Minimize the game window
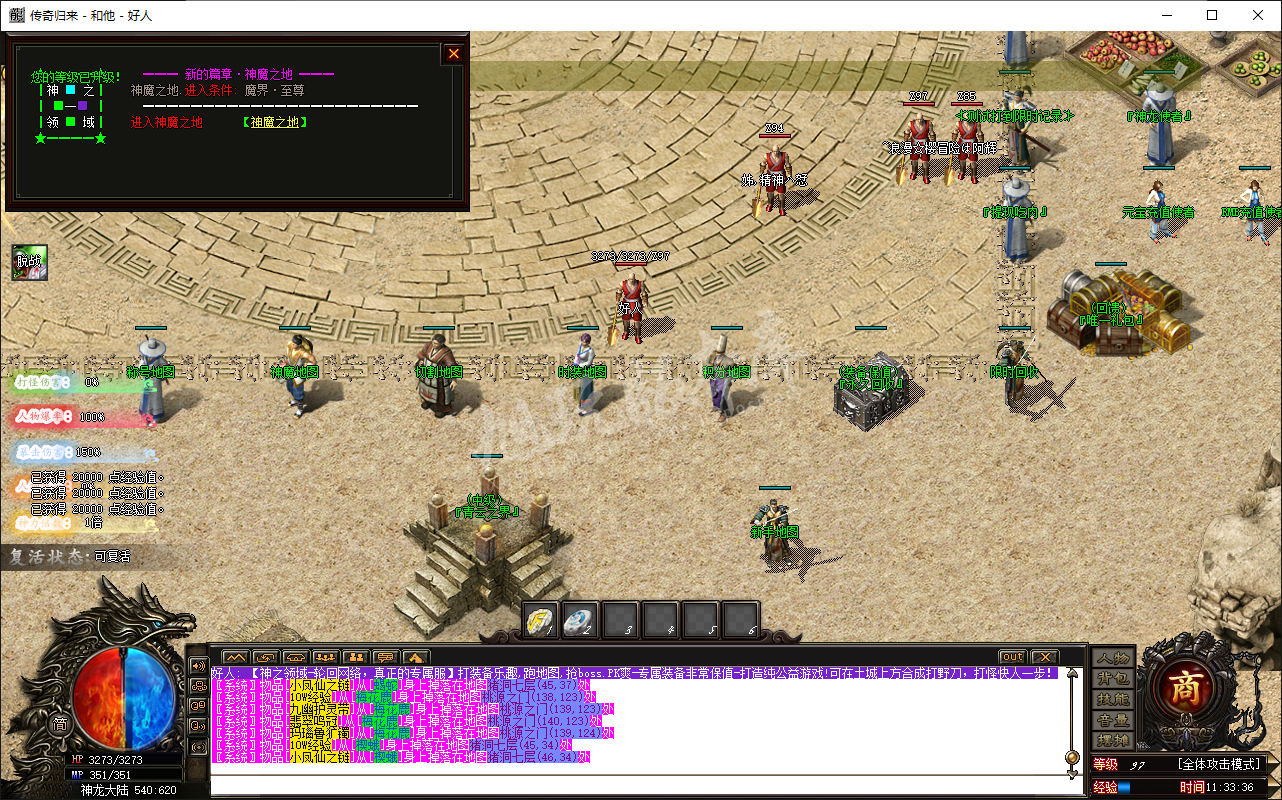1282x800 pixels. (x=1166, y=15)
